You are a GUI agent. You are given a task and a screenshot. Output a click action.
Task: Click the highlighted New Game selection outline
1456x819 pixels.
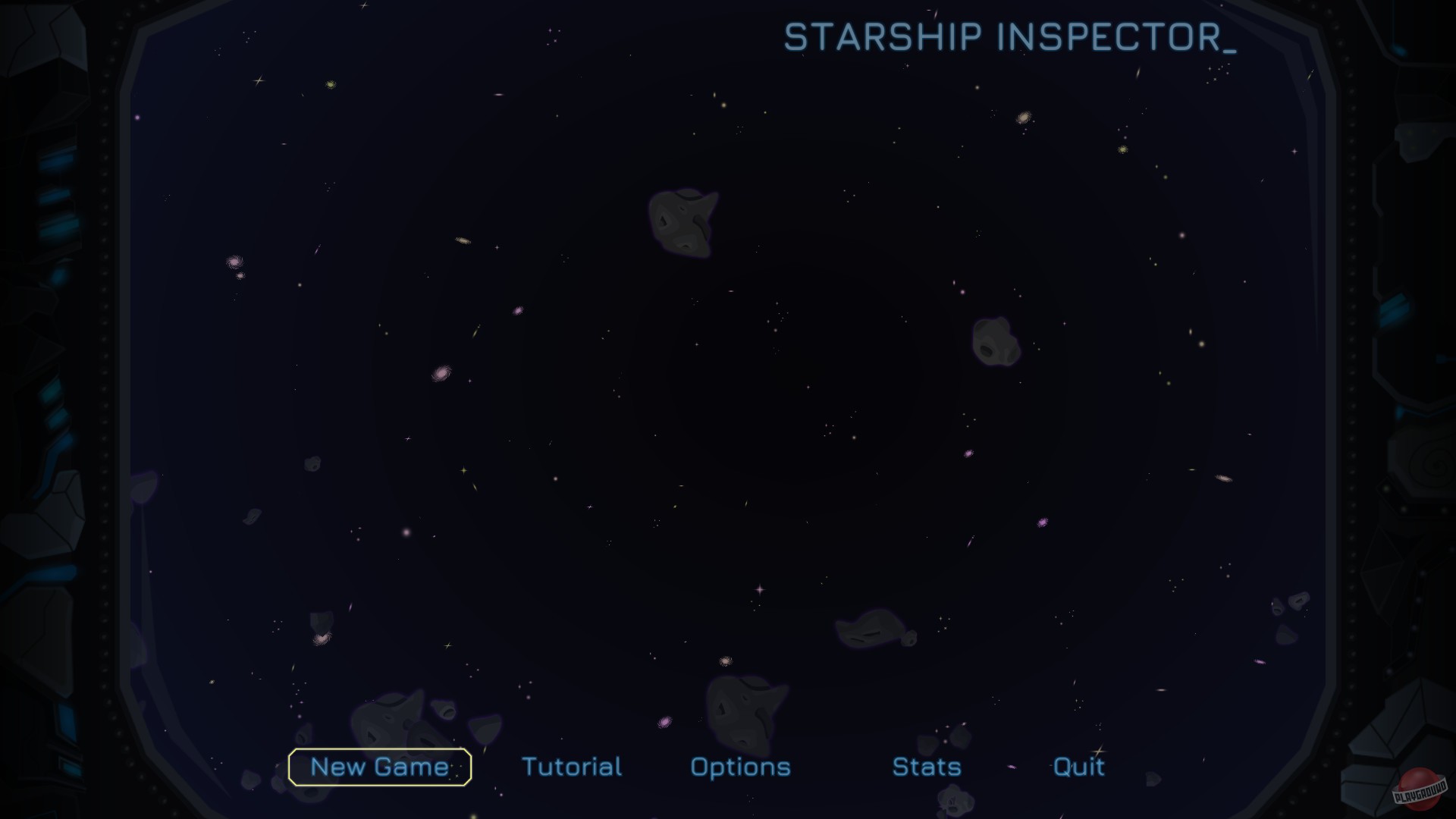coord(379,767)
